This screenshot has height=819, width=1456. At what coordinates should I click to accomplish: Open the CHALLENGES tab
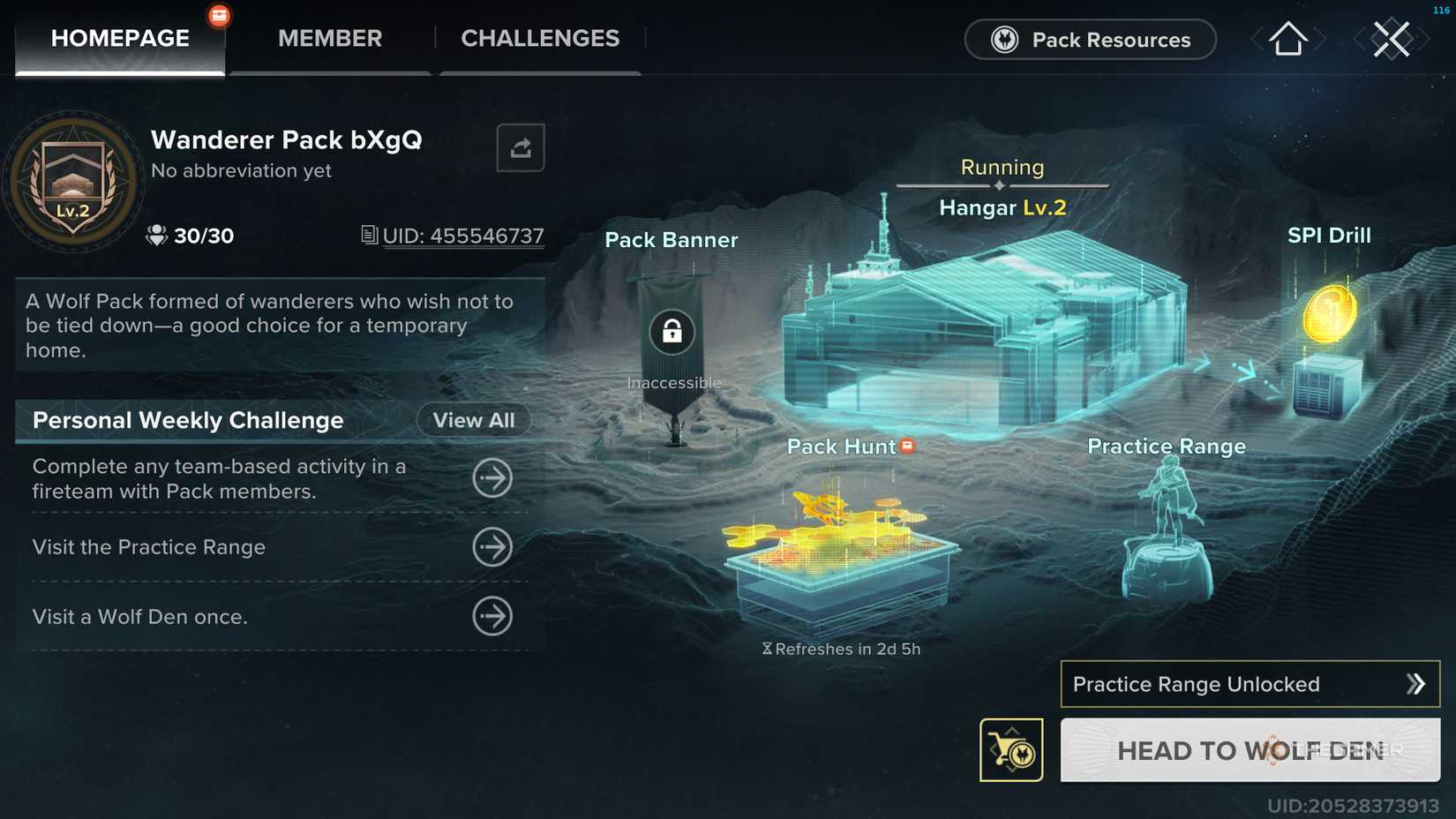[x=539, y=38]
